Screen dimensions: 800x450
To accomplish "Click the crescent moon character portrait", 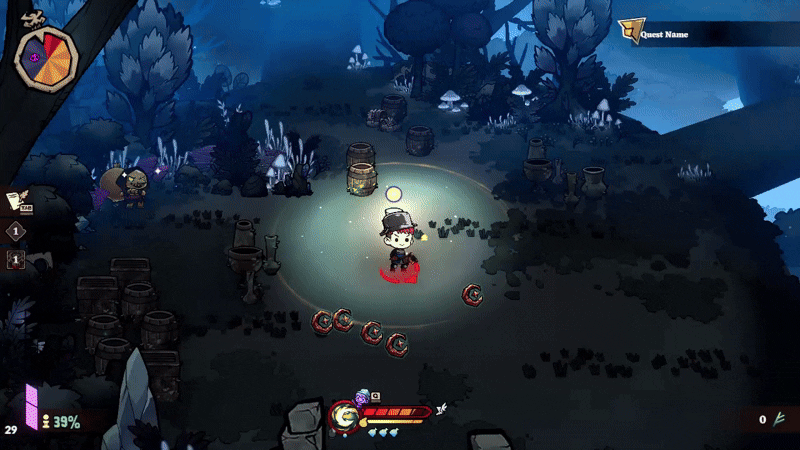I will (x=345, y=415).
